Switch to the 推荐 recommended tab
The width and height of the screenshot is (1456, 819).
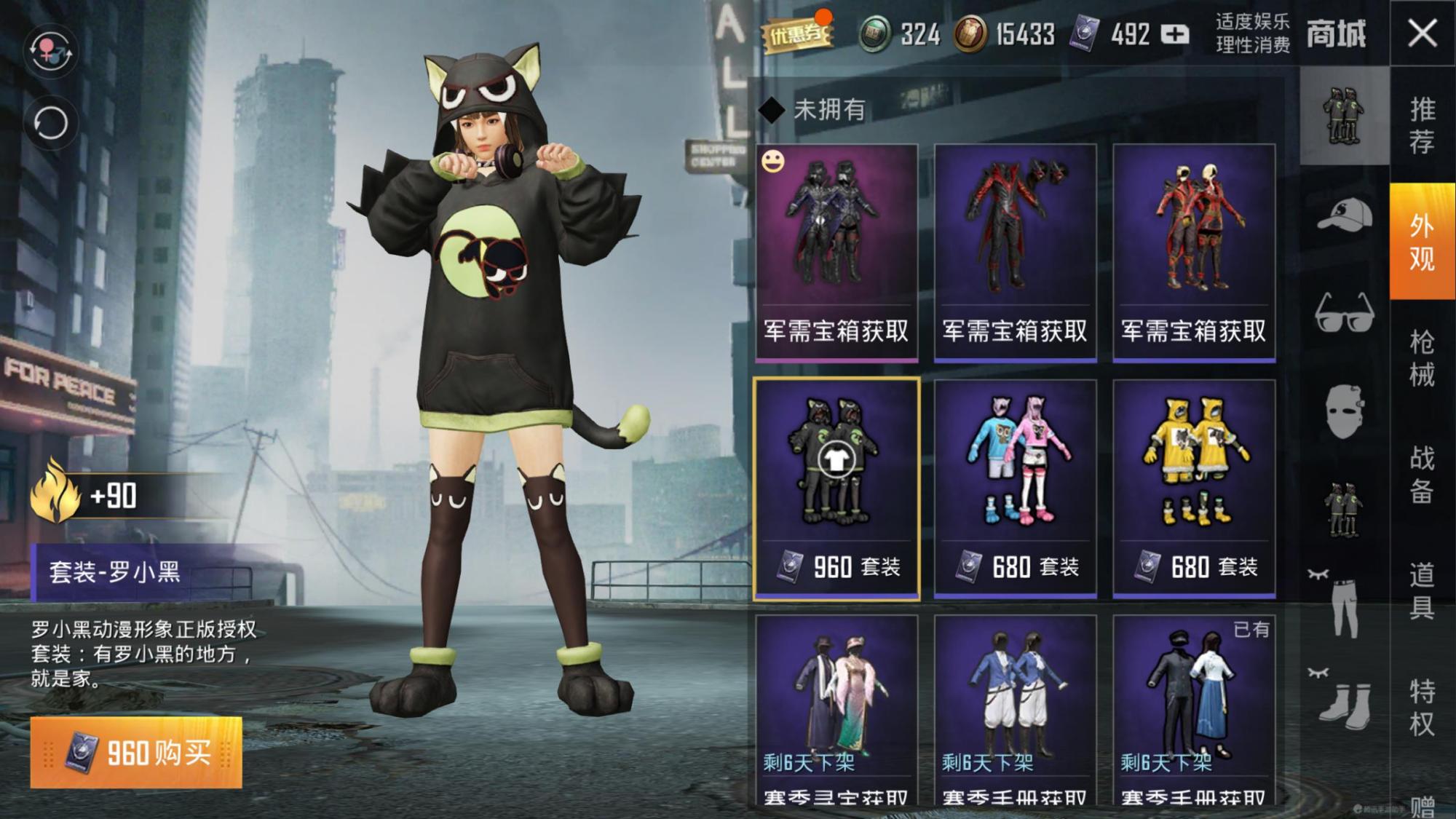point(1422,124)
